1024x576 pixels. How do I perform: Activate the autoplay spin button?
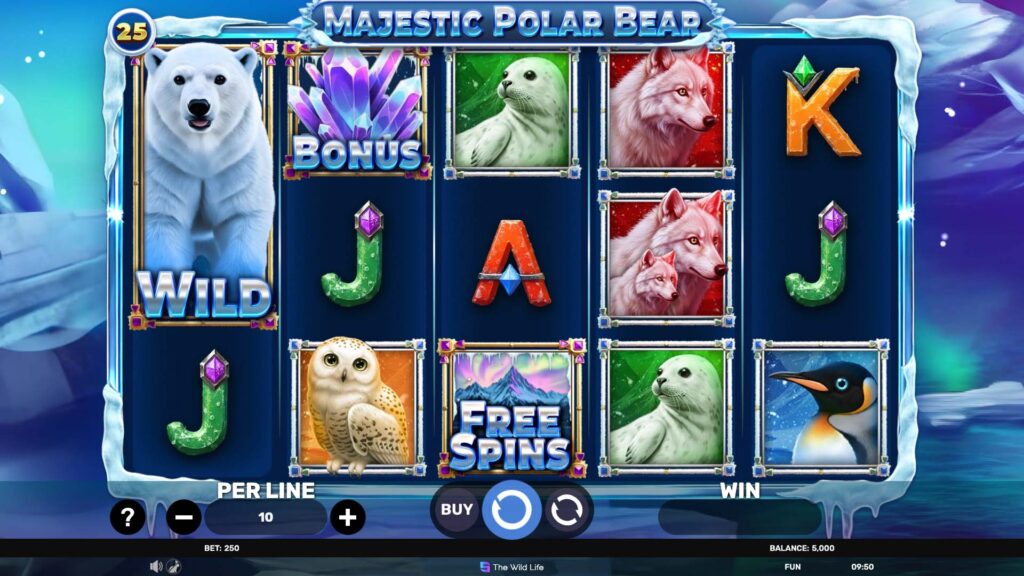pyautogui.click(x=566, y=510)
